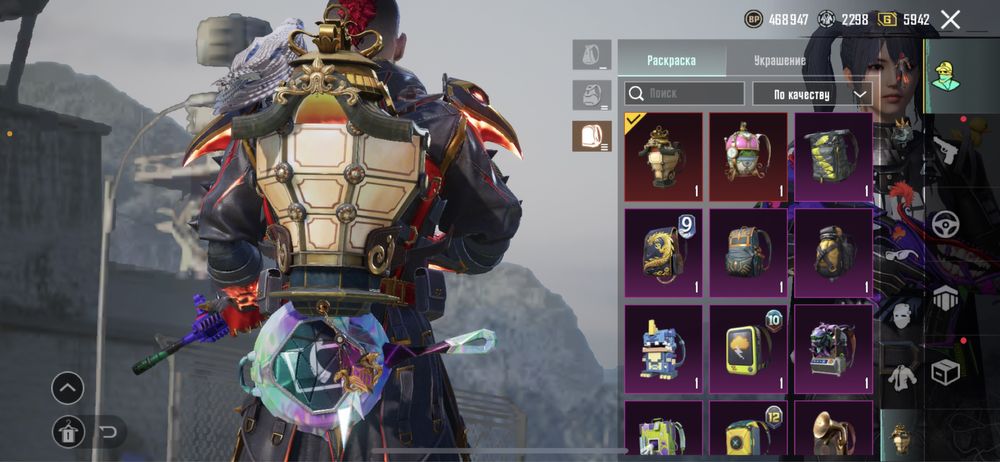Choose the blue pixel dragon backpack skin

663,349
